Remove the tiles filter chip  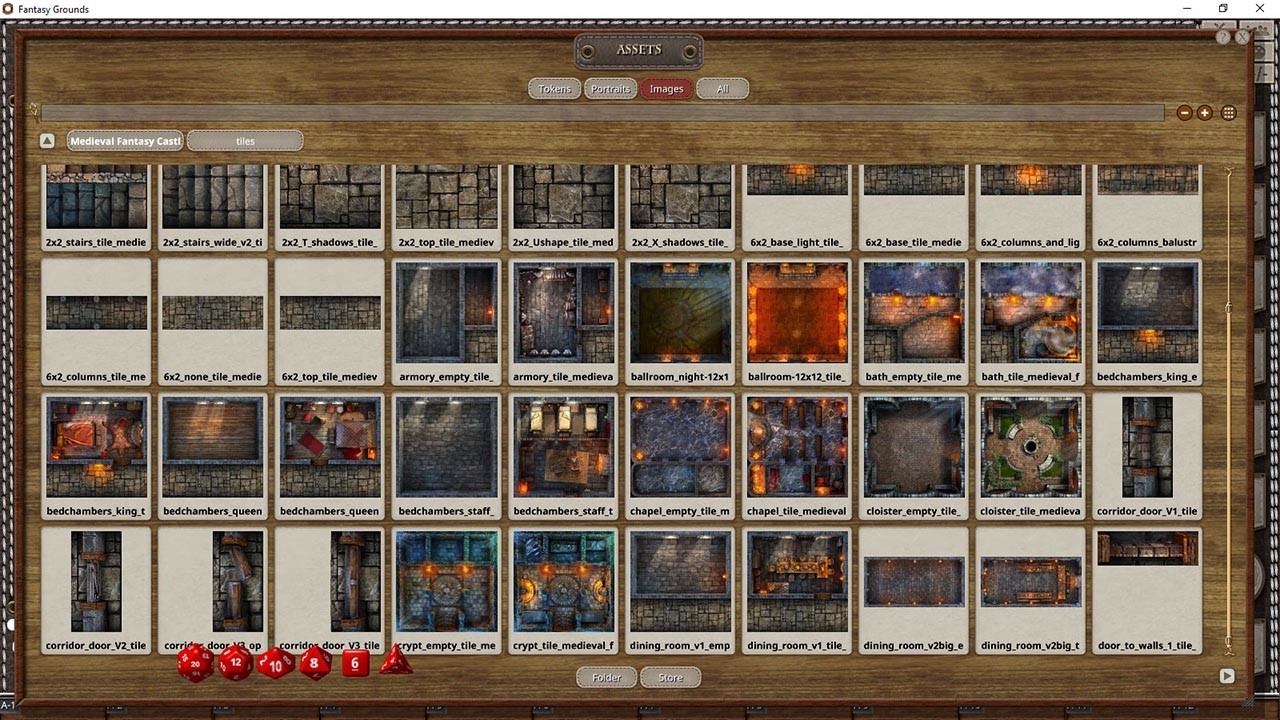click(245, 140)
